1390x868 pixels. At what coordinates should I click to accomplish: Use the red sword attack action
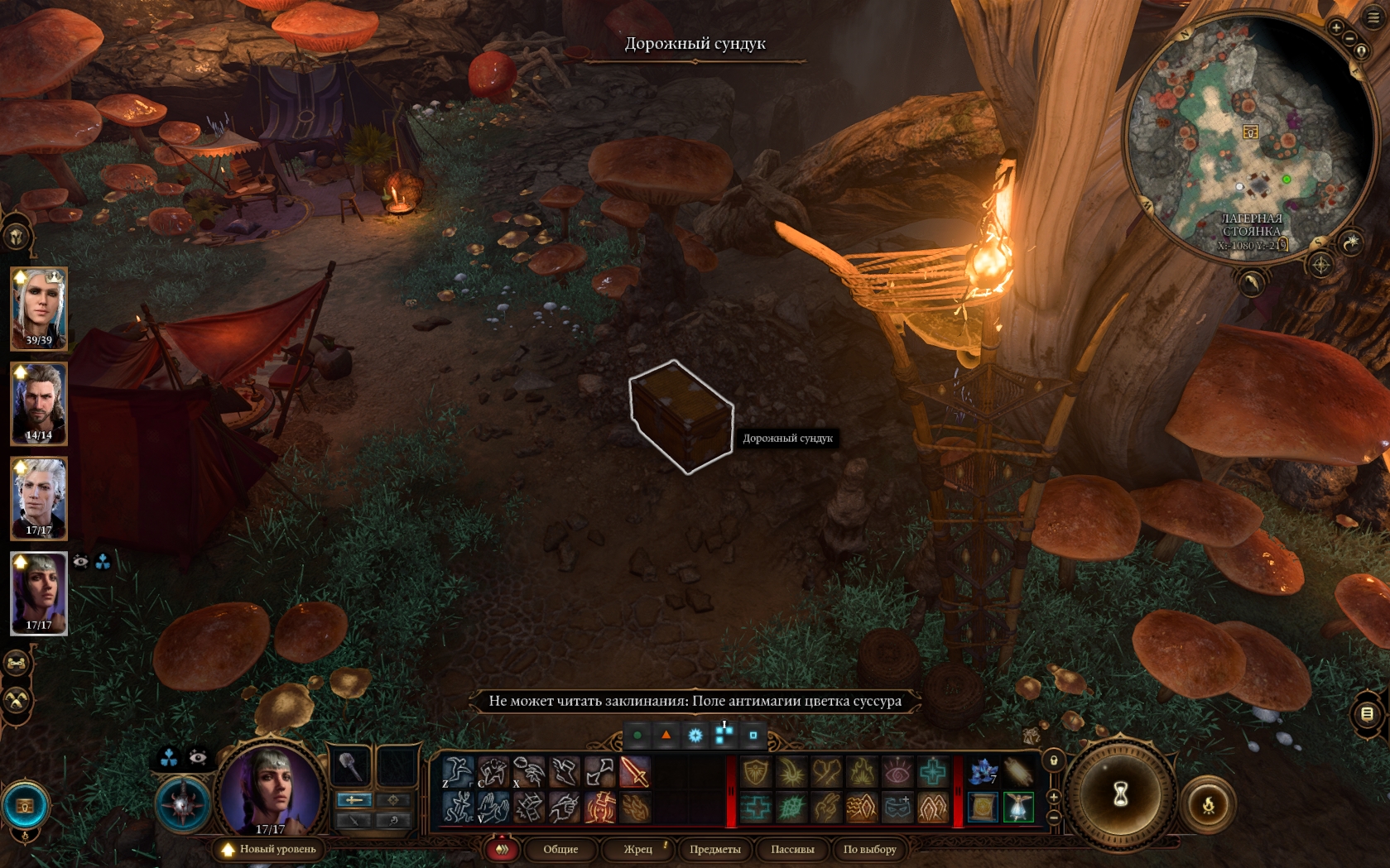pos(635,772)
